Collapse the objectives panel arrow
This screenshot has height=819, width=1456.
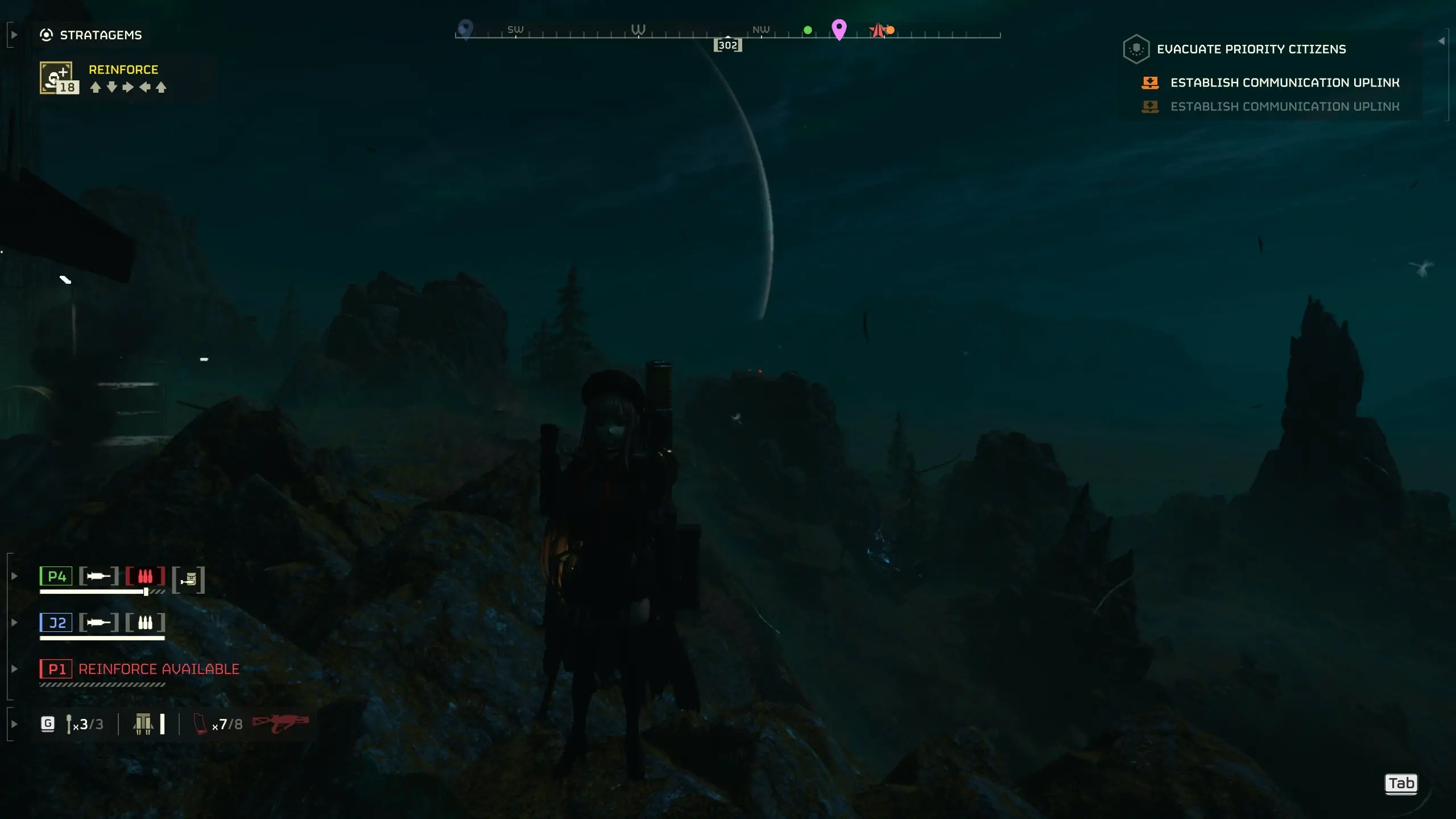tap(1441, 41)
